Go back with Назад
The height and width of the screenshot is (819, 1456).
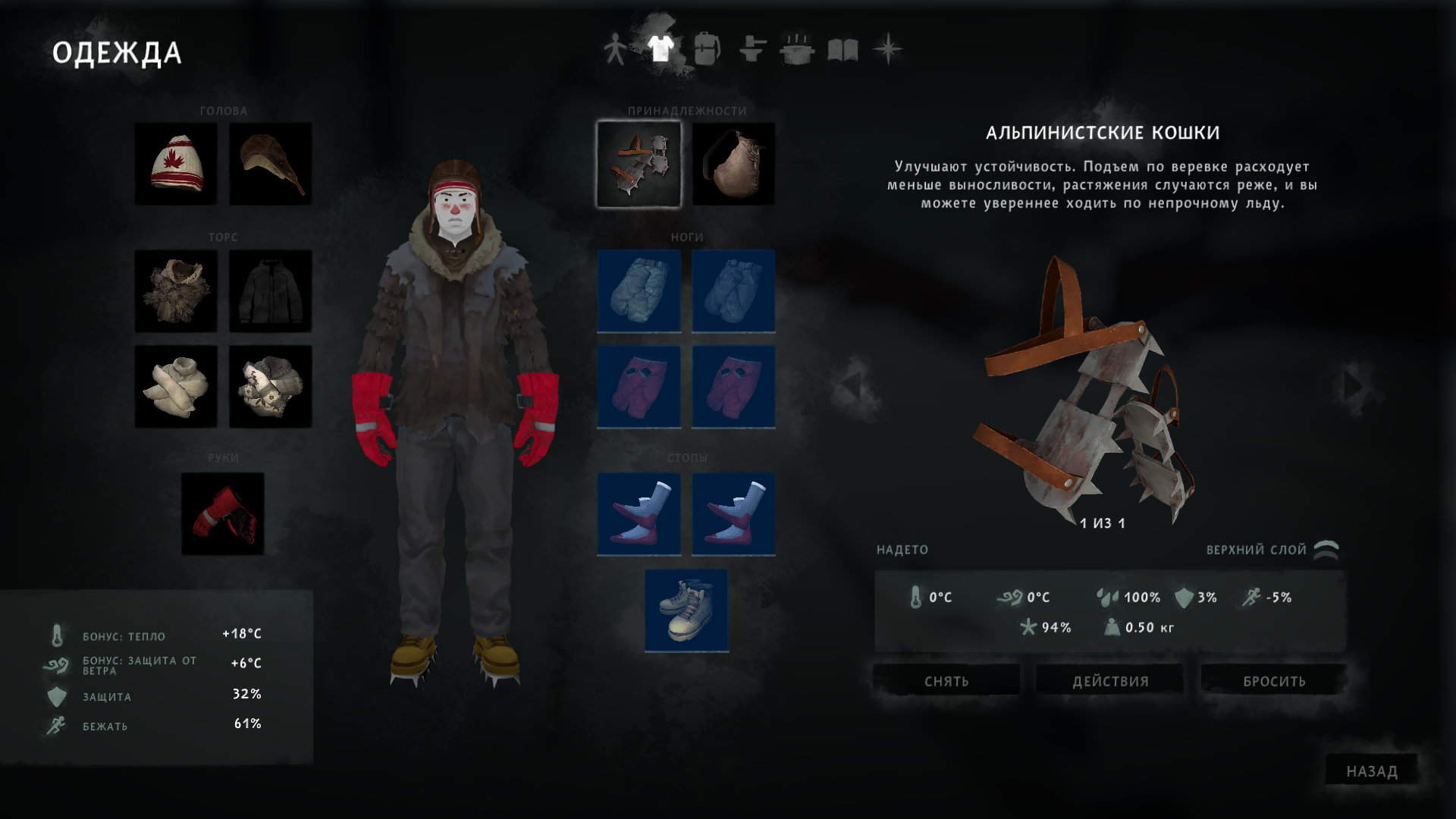[x=1371, y=770]
